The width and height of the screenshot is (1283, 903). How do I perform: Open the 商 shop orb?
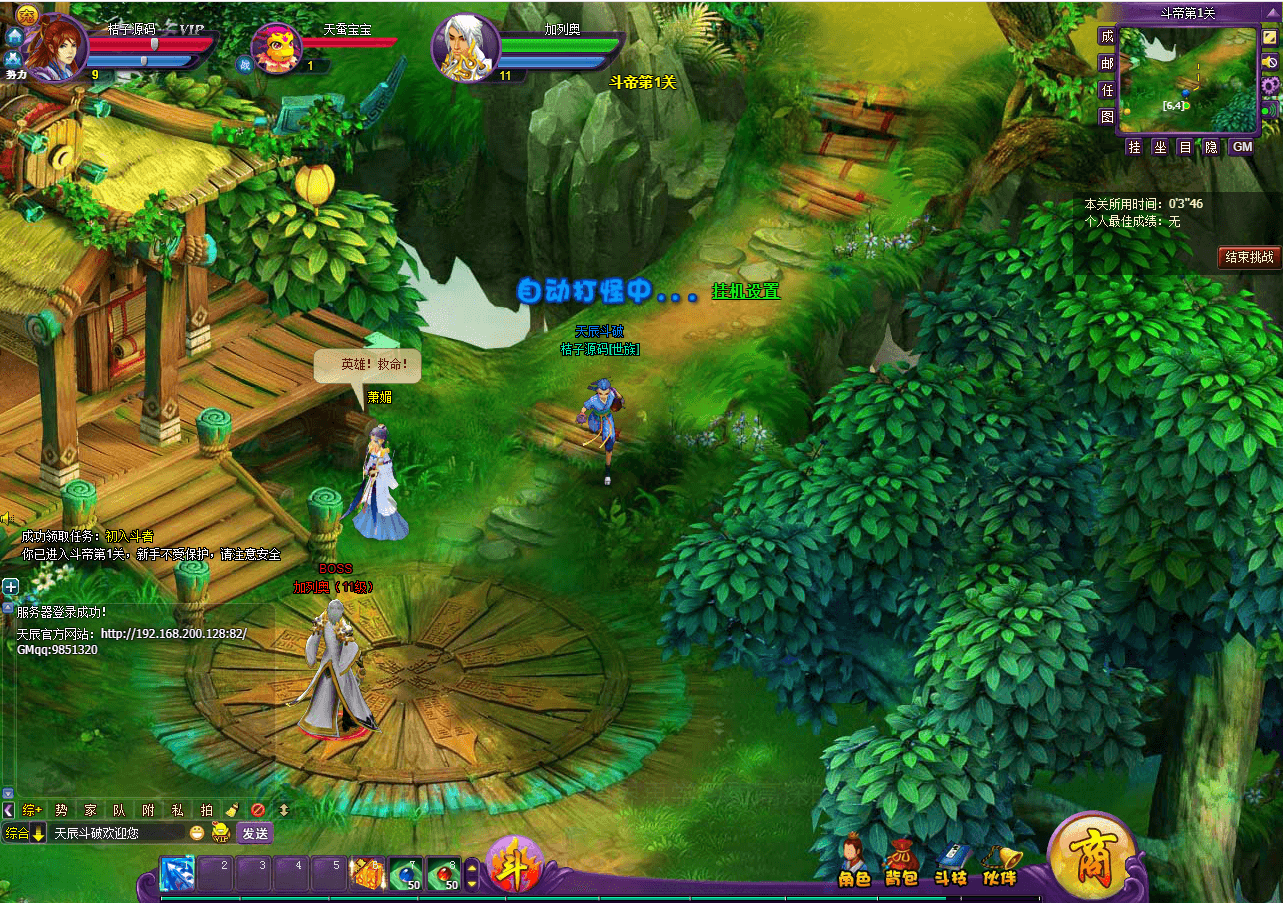1092,859
